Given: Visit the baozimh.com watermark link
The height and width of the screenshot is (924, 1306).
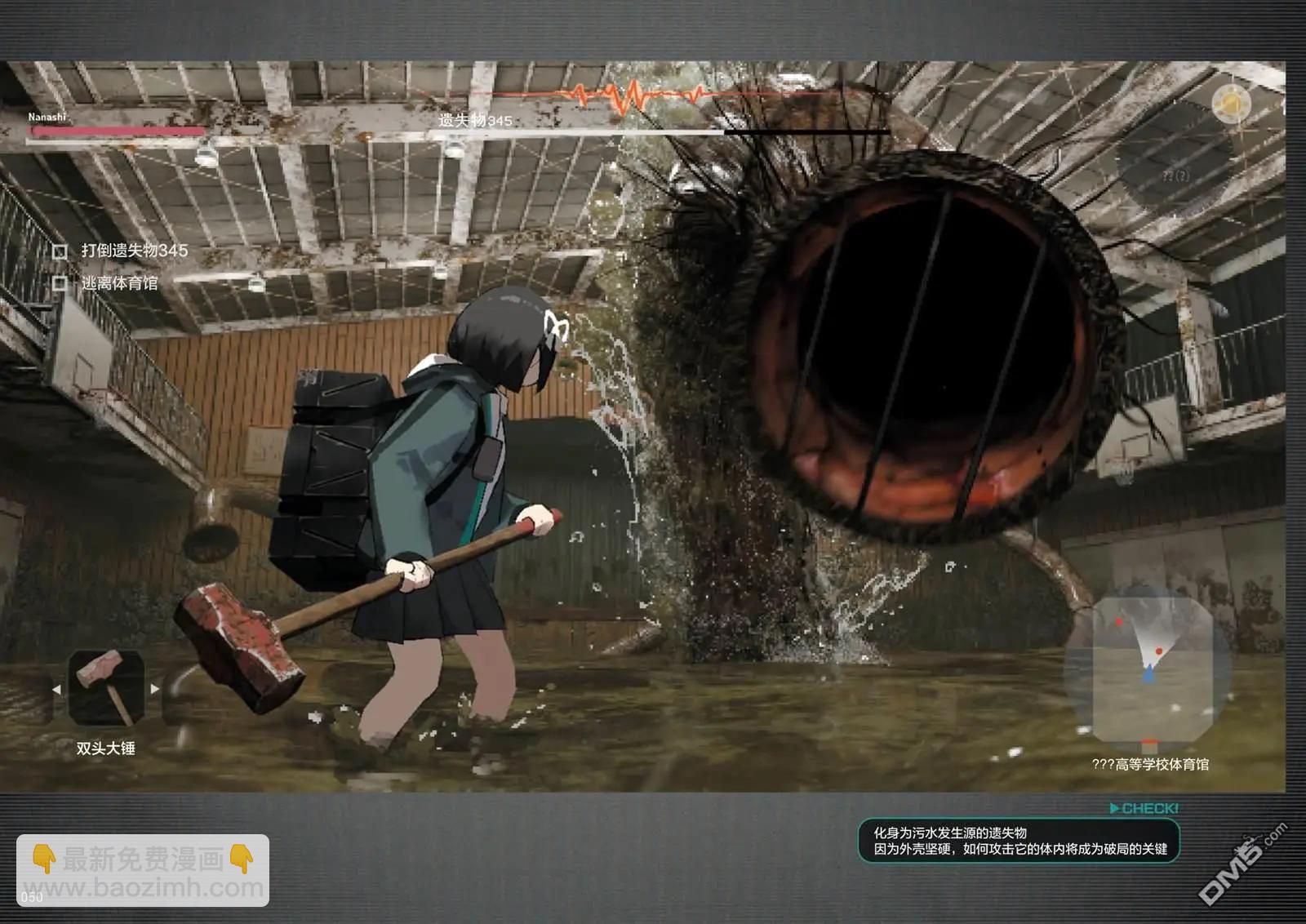Looking at the screenshot, I should click(143, 887).
